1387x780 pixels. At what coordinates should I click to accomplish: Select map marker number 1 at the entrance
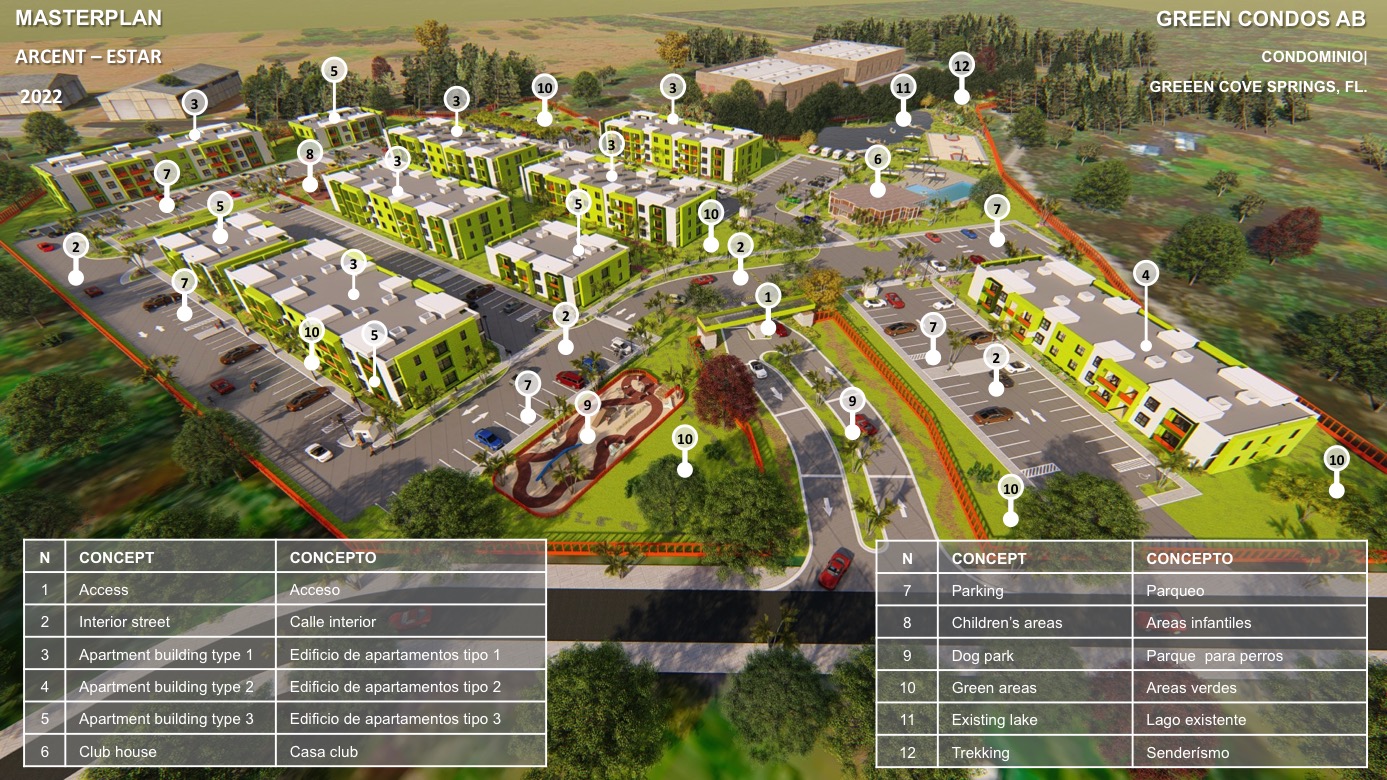(x=768, y=295)
